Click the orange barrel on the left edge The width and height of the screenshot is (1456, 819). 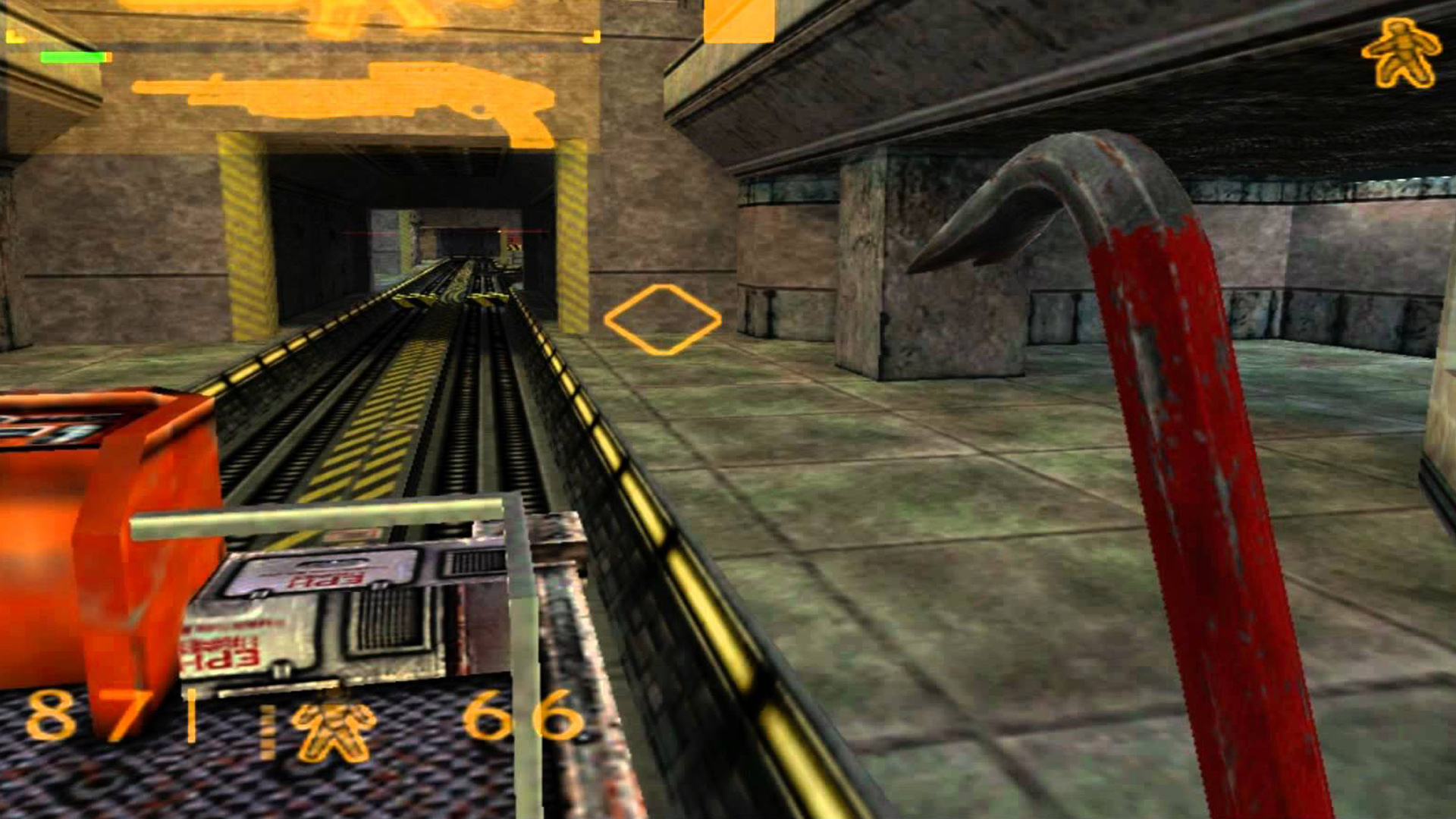coord(76,531)
